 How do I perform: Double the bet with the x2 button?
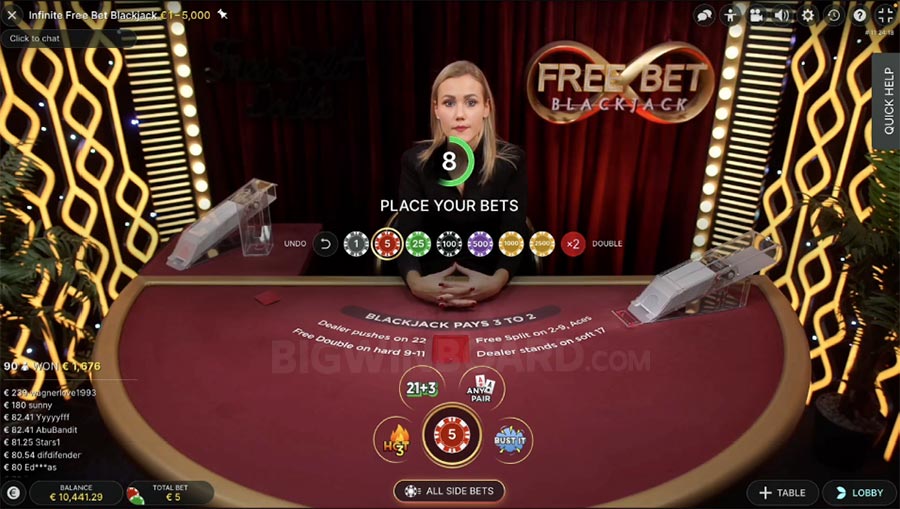click(573, 243)
